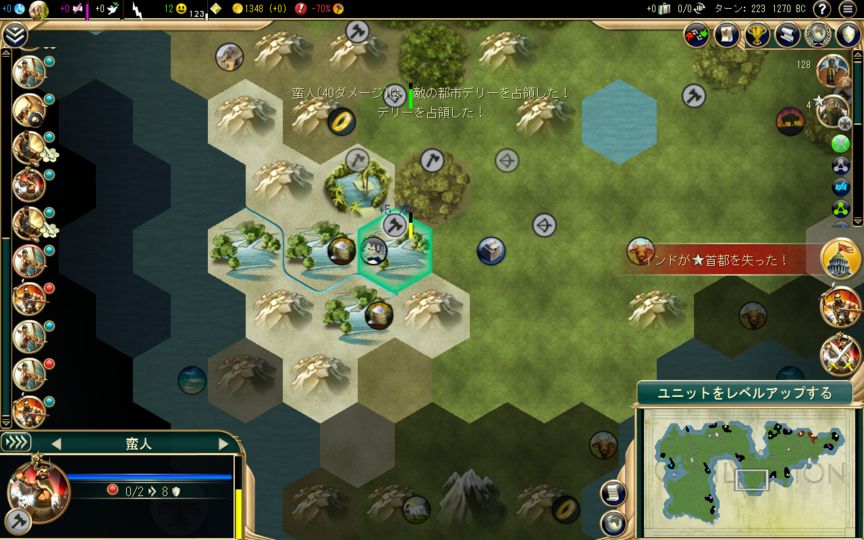Image resolution: width=864 pixels, height=540 pixels.
Task: Open the social policies laurel icon
Action: pos(818,35)
